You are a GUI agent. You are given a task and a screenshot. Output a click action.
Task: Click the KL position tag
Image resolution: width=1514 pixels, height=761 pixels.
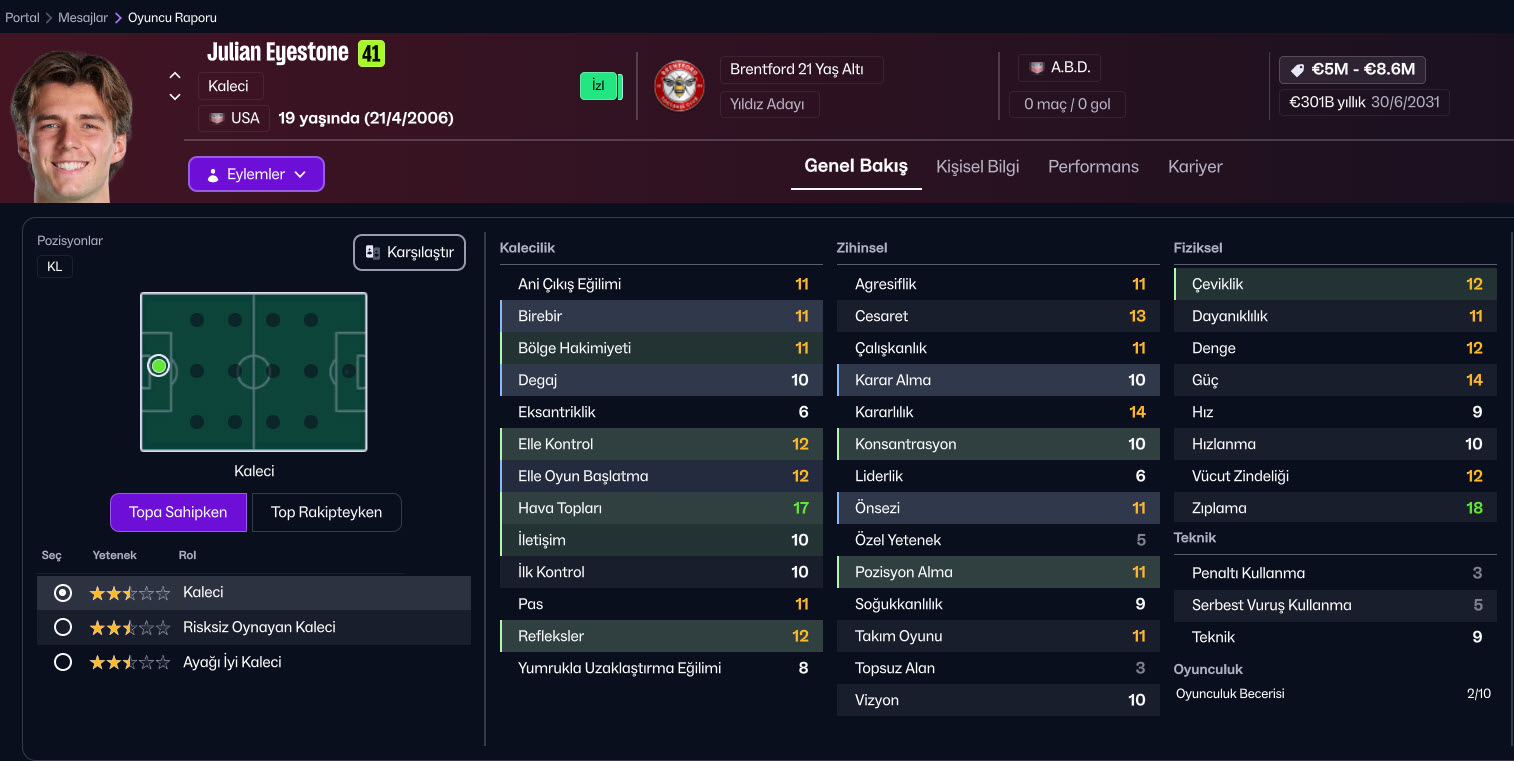click(55, 267)
